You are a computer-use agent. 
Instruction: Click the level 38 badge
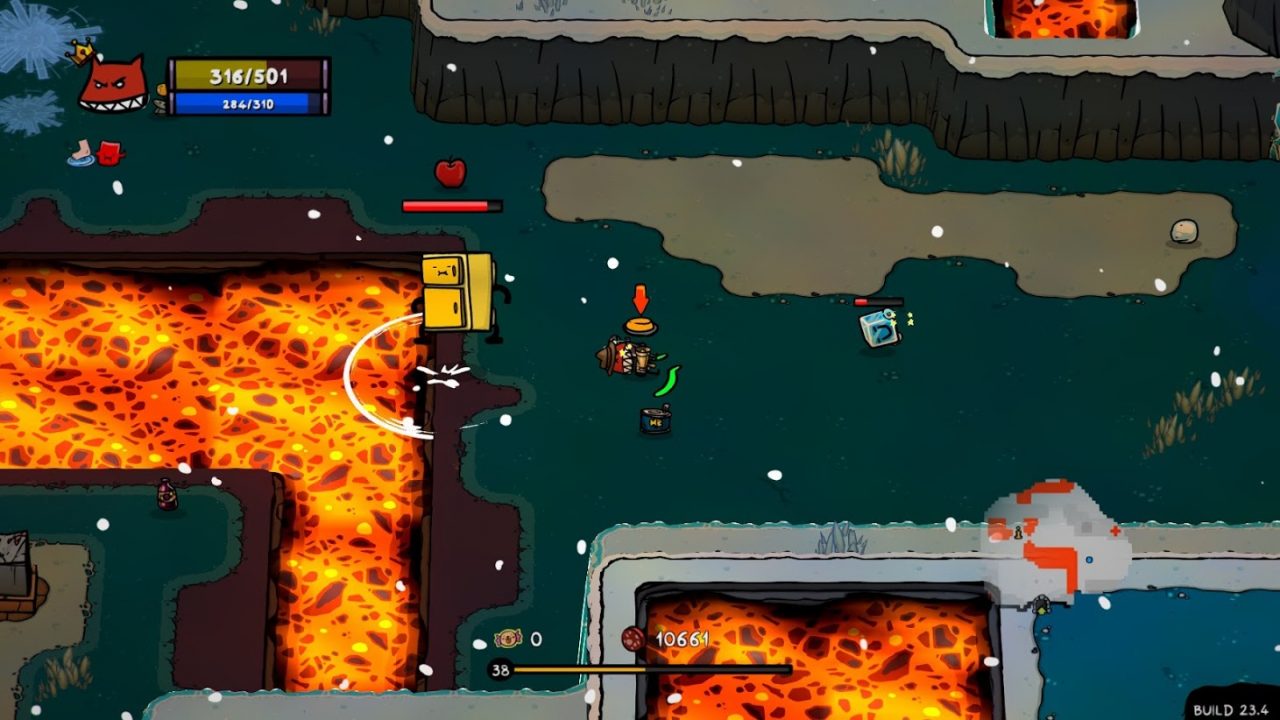pos(499,670)
